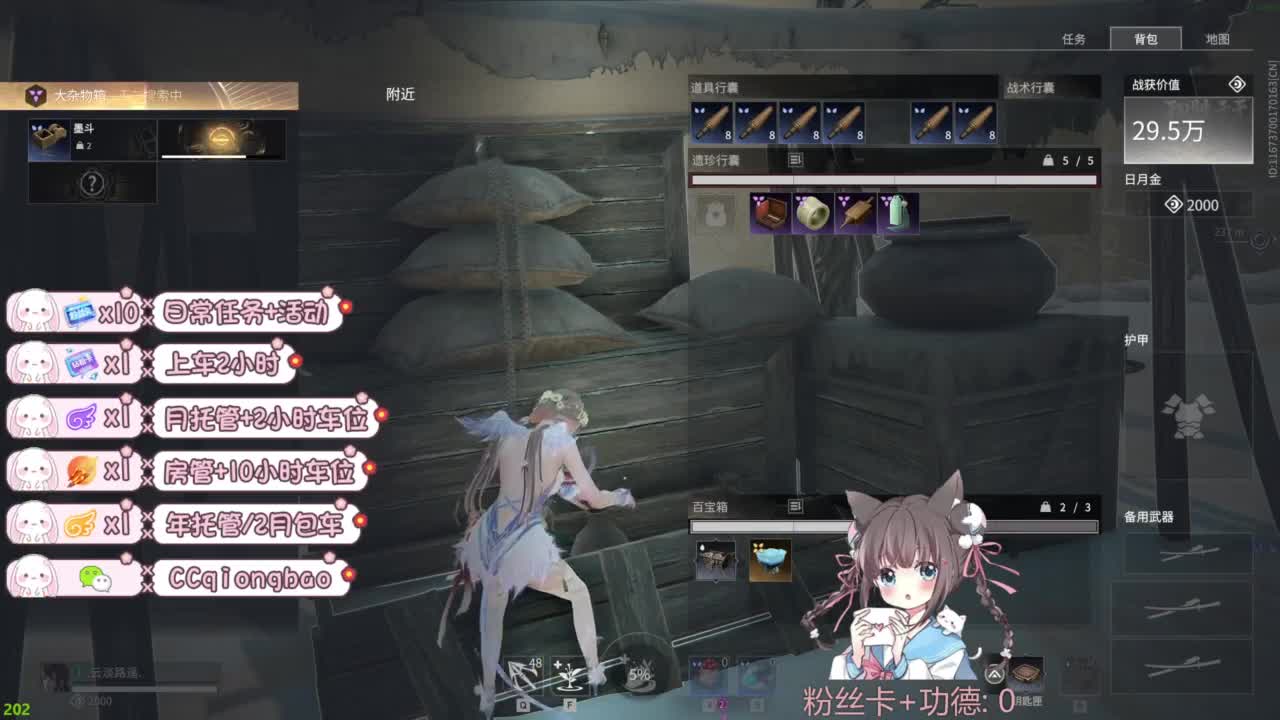
Task: Toggle the sort icon beside 百宝箱
Action: tap(796, 506)
